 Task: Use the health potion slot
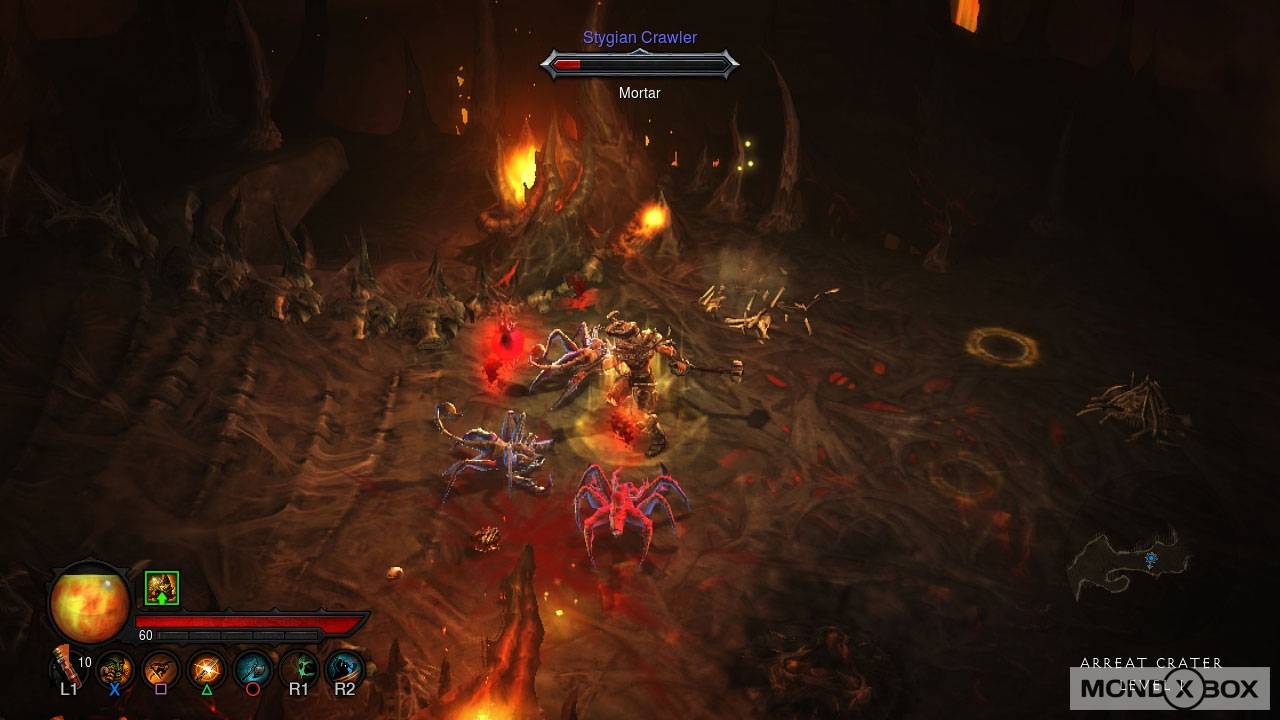tap(68, 666)
